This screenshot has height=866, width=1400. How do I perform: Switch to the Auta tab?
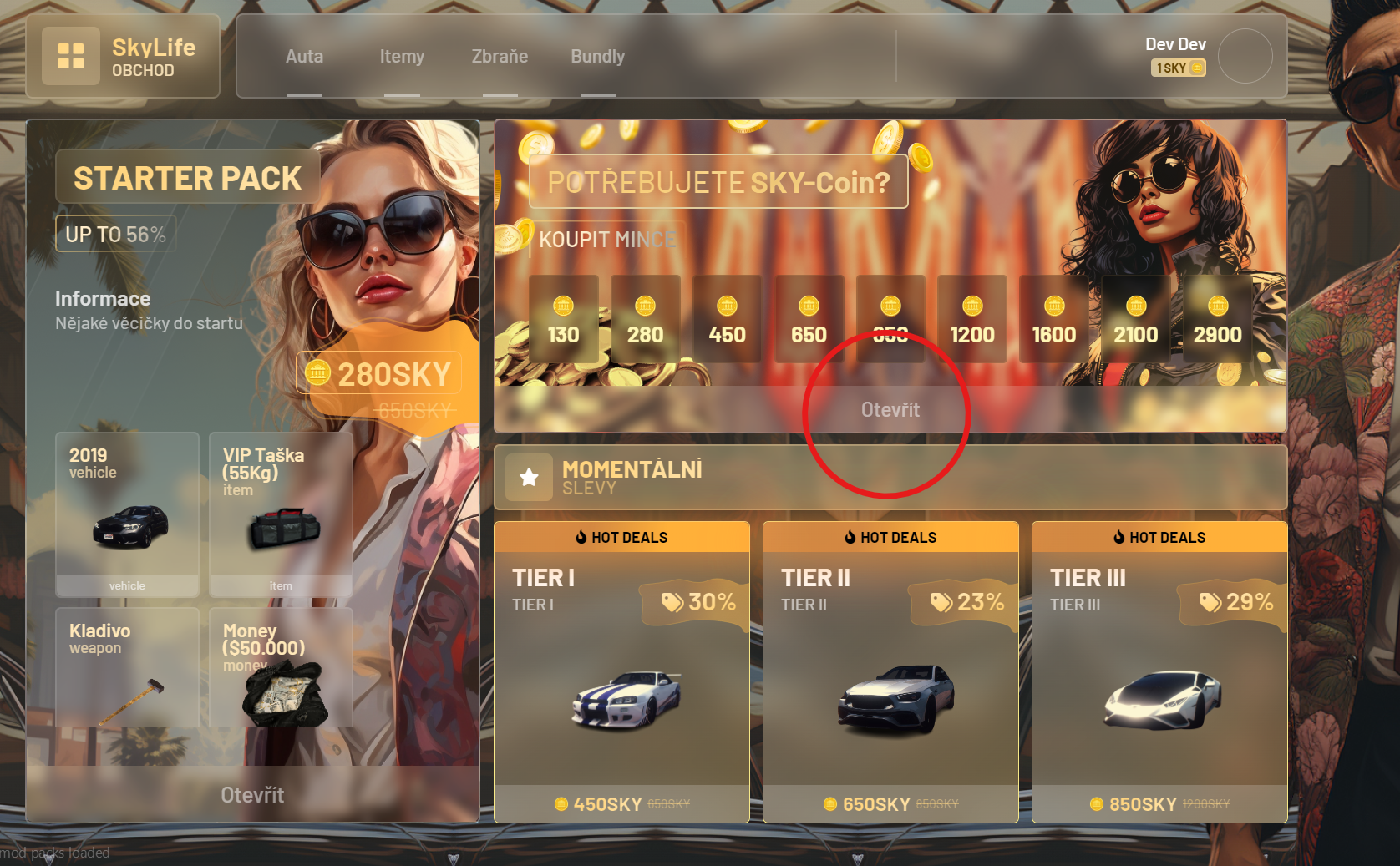pos(304,57)
